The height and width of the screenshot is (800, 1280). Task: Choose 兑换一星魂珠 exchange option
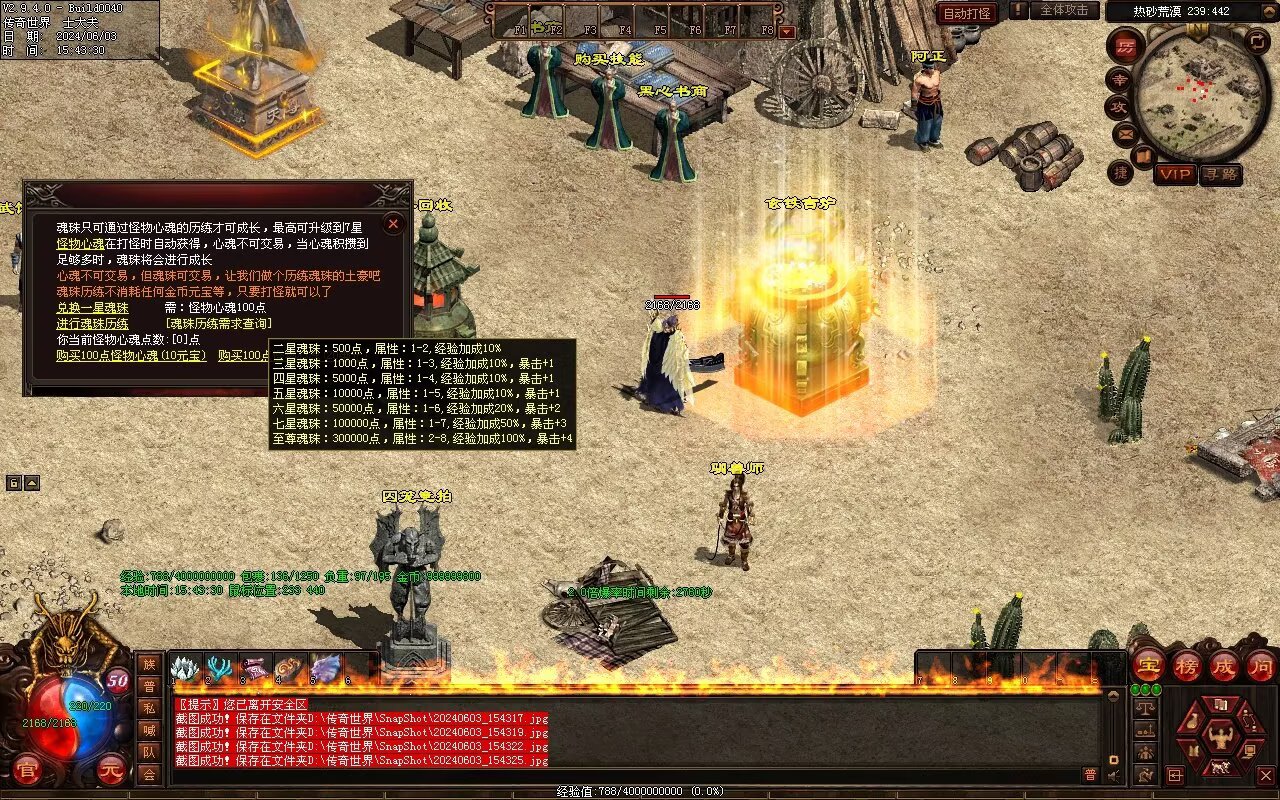pos(92,308)
